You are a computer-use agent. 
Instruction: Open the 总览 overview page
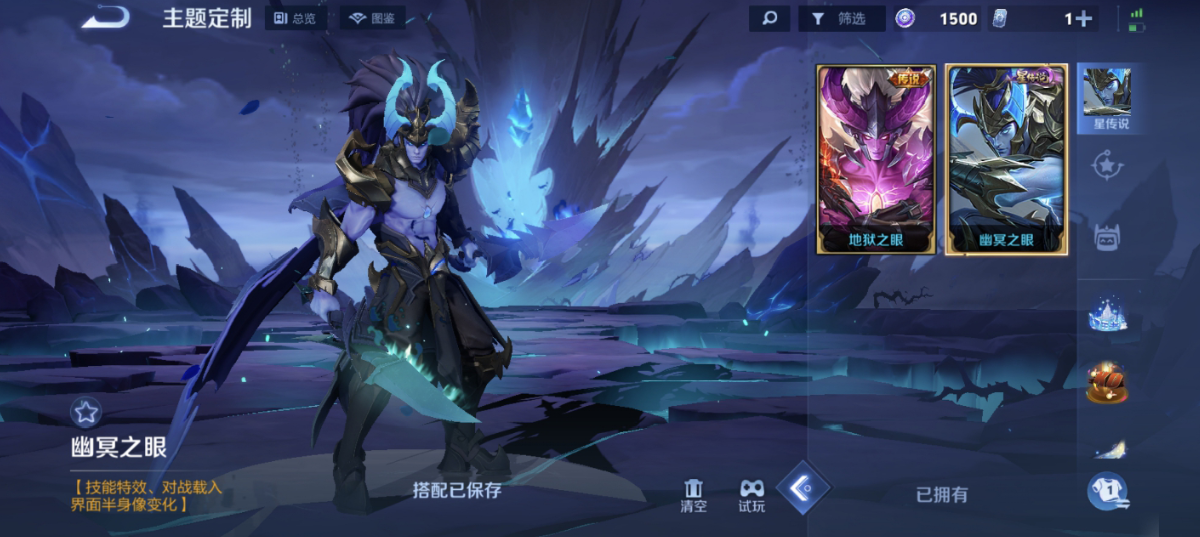(296, 19)
